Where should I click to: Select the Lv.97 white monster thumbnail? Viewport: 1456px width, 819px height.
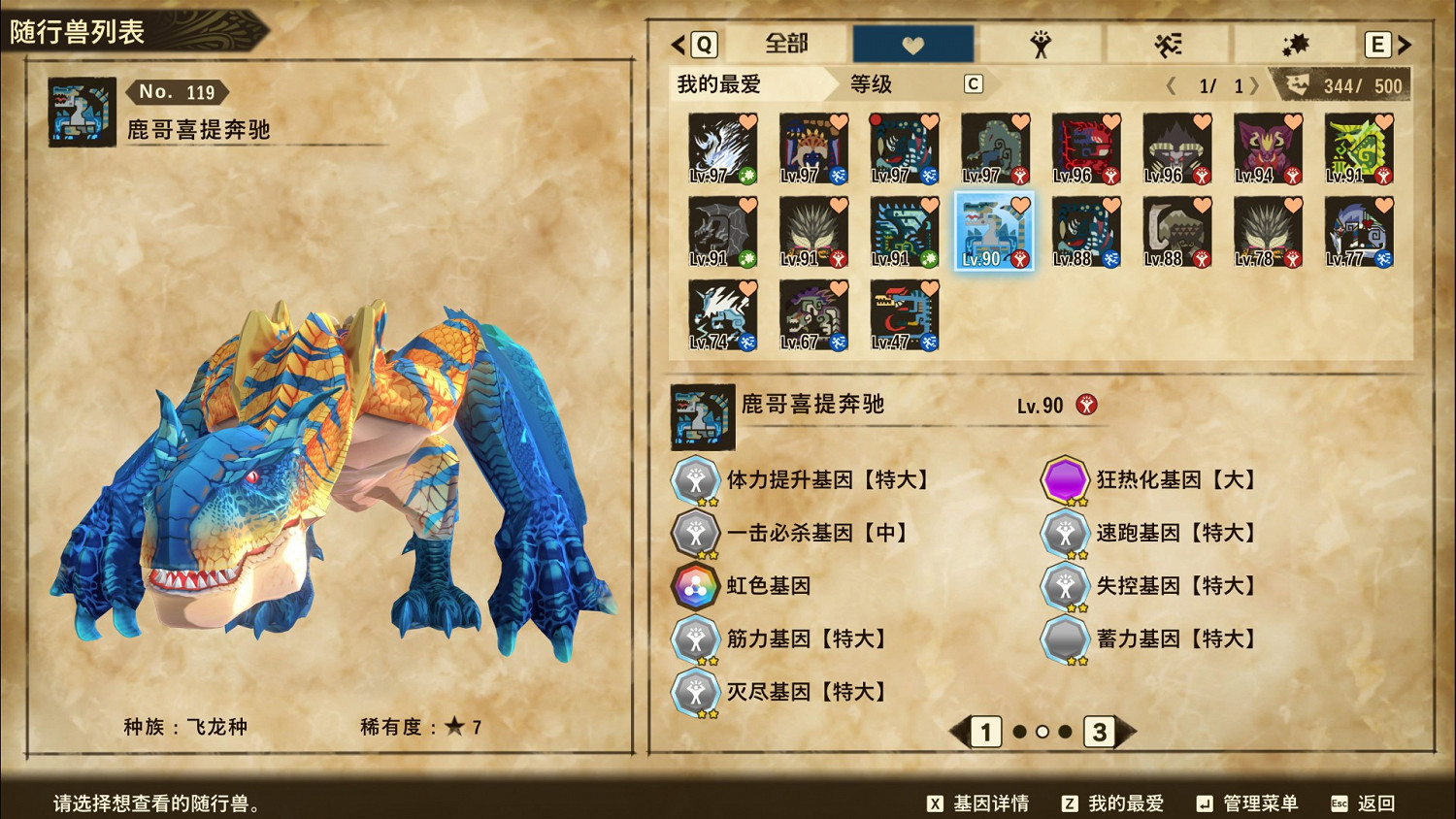click(x=721, y=146)
